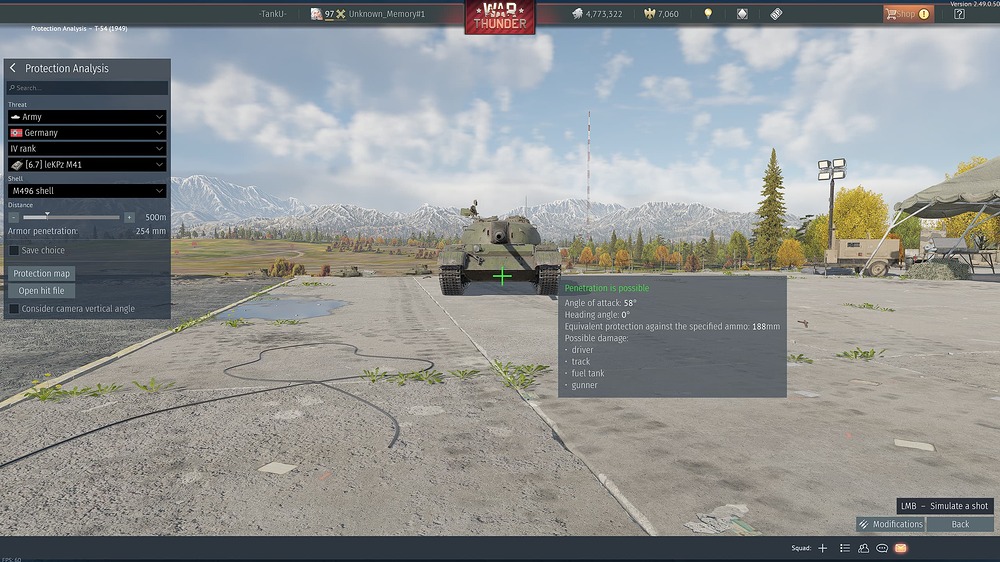Image resolution: width=1000 pixels, height=562 pixels.
Task: Open the question mark help button
Action: click(x=959, y=14)
